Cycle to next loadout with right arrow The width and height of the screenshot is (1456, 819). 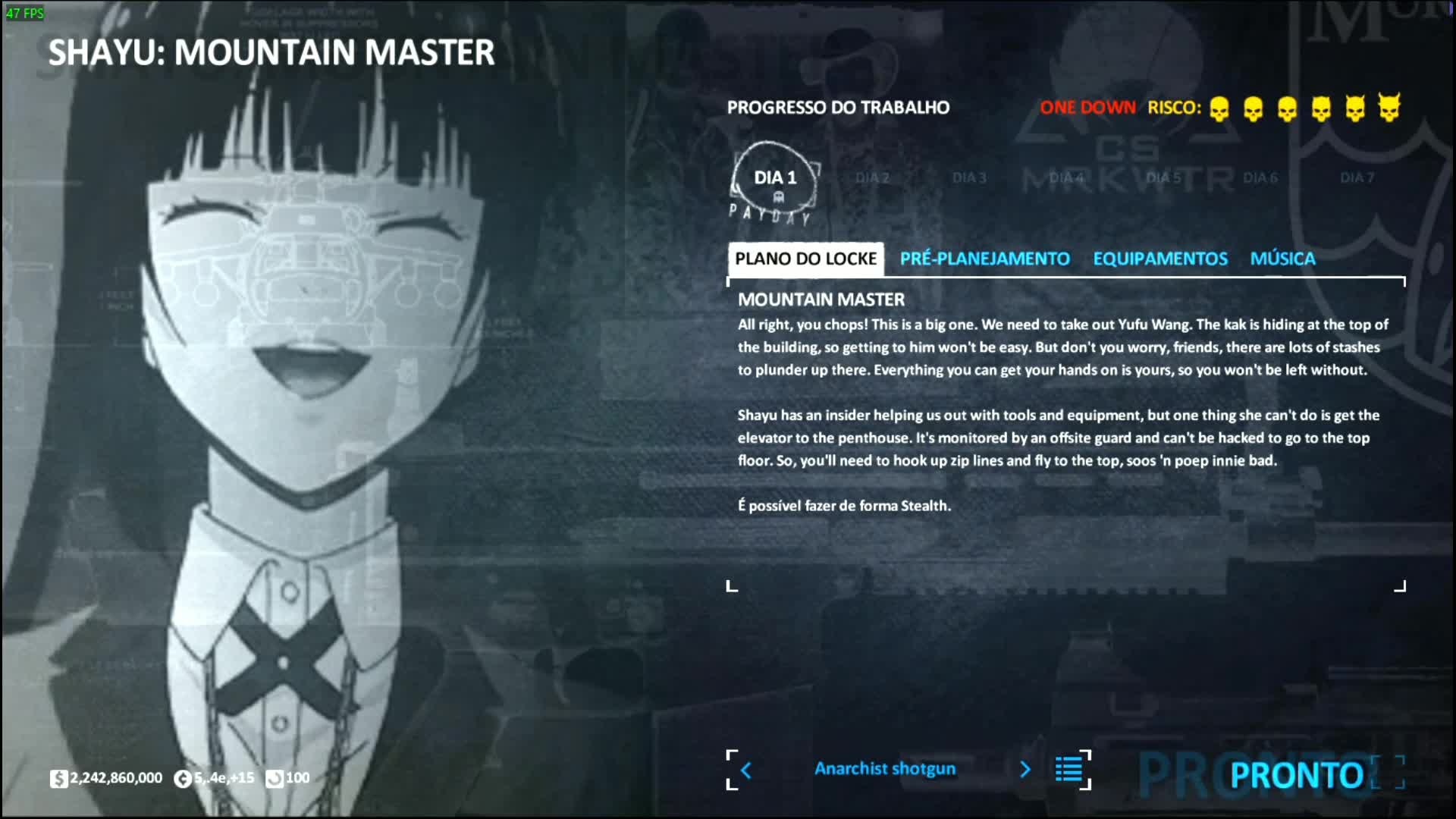pyautogui.click(x=1025, y=770)
